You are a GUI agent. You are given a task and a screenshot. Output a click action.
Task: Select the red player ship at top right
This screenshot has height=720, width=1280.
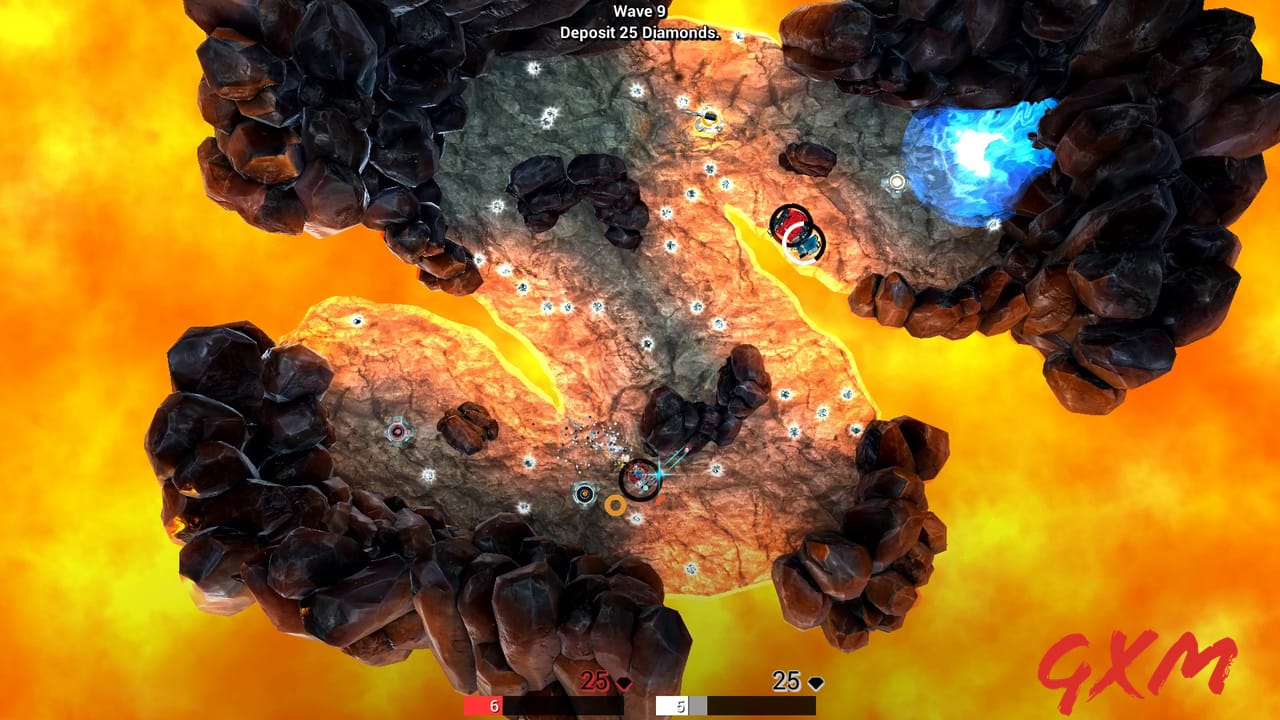(x=792, y=220)
